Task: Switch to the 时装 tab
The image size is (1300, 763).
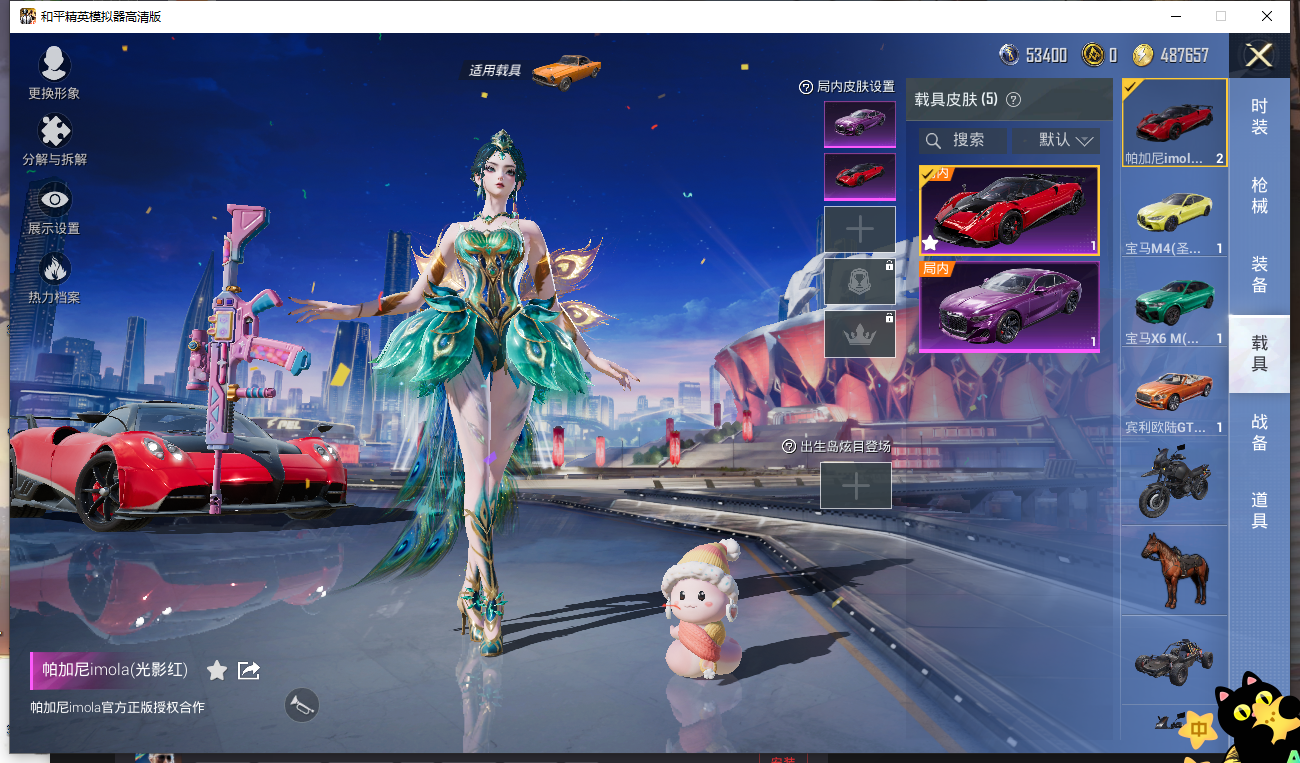Action: pos(1259,117)
